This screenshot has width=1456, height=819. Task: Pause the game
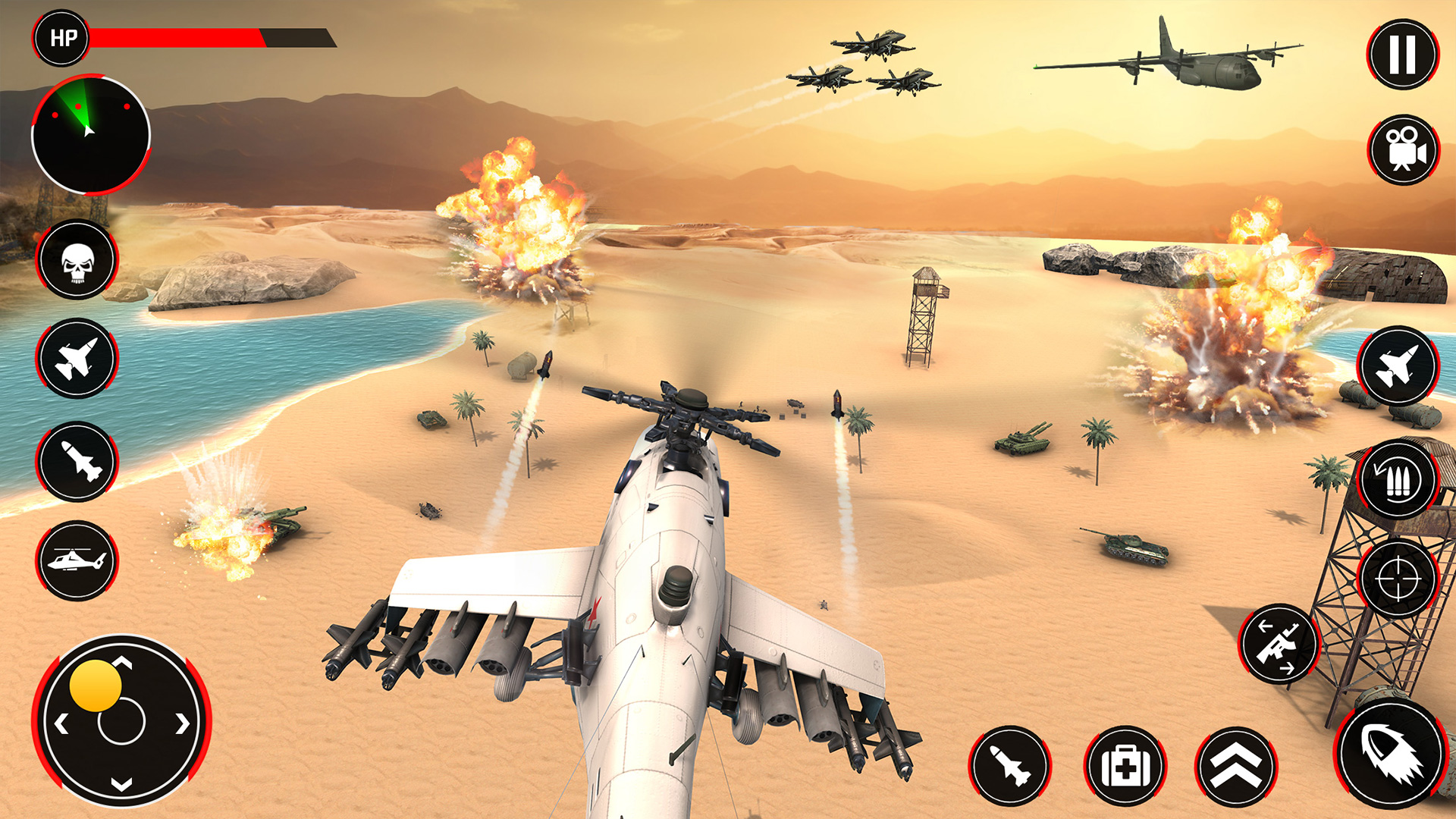1402,55
